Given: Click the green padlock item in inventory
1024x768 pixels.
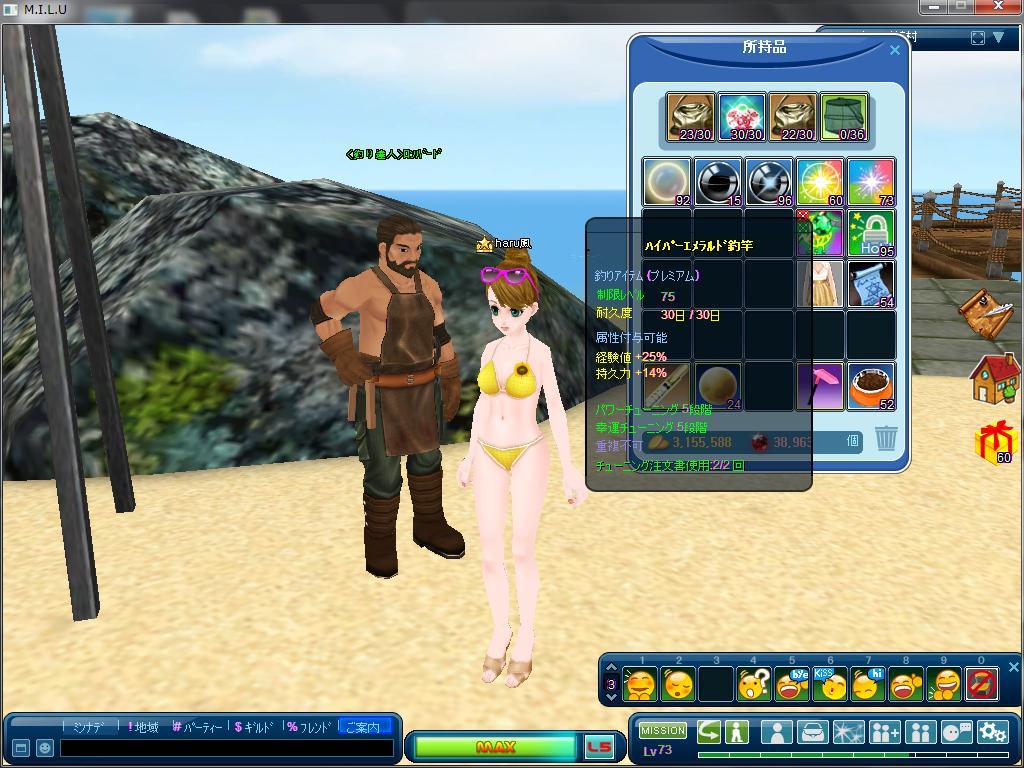Looking at the screenshot, I should [871, 233].
